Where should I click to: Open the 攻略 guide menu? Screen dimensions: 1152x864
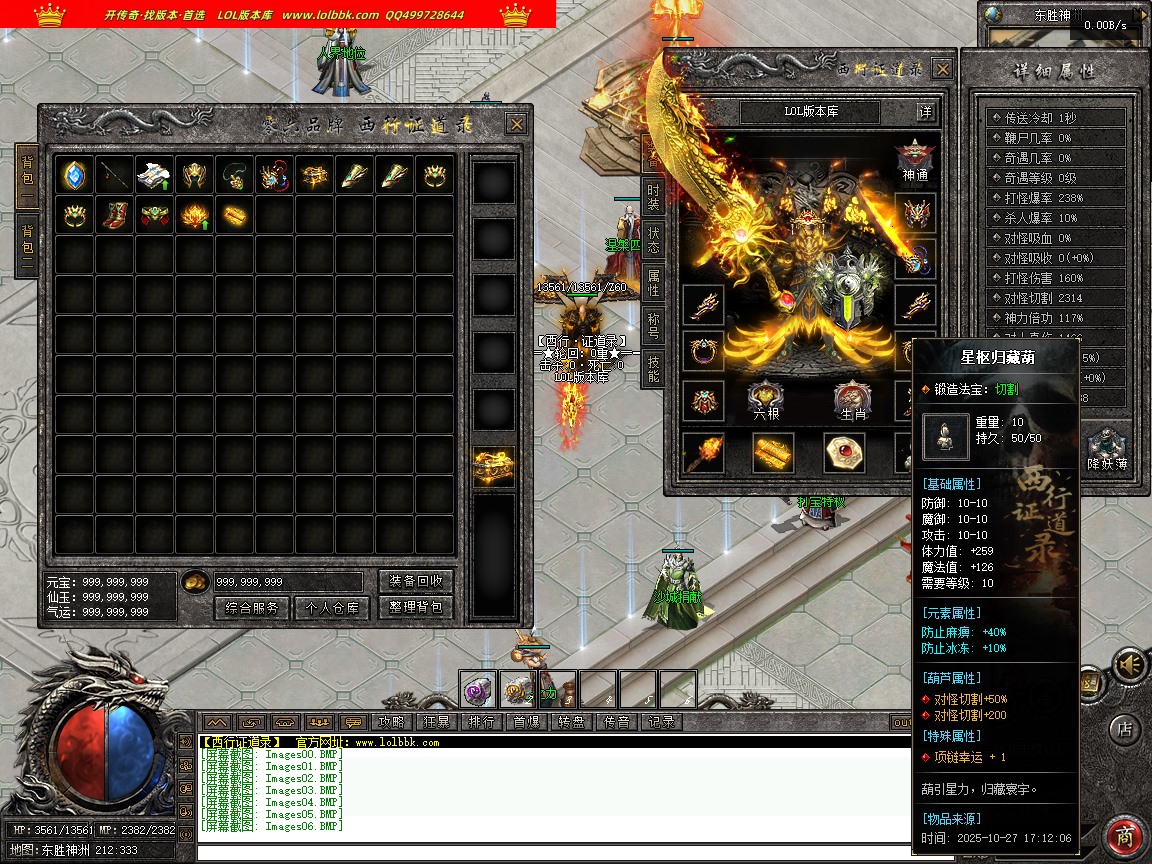[391, 721]
